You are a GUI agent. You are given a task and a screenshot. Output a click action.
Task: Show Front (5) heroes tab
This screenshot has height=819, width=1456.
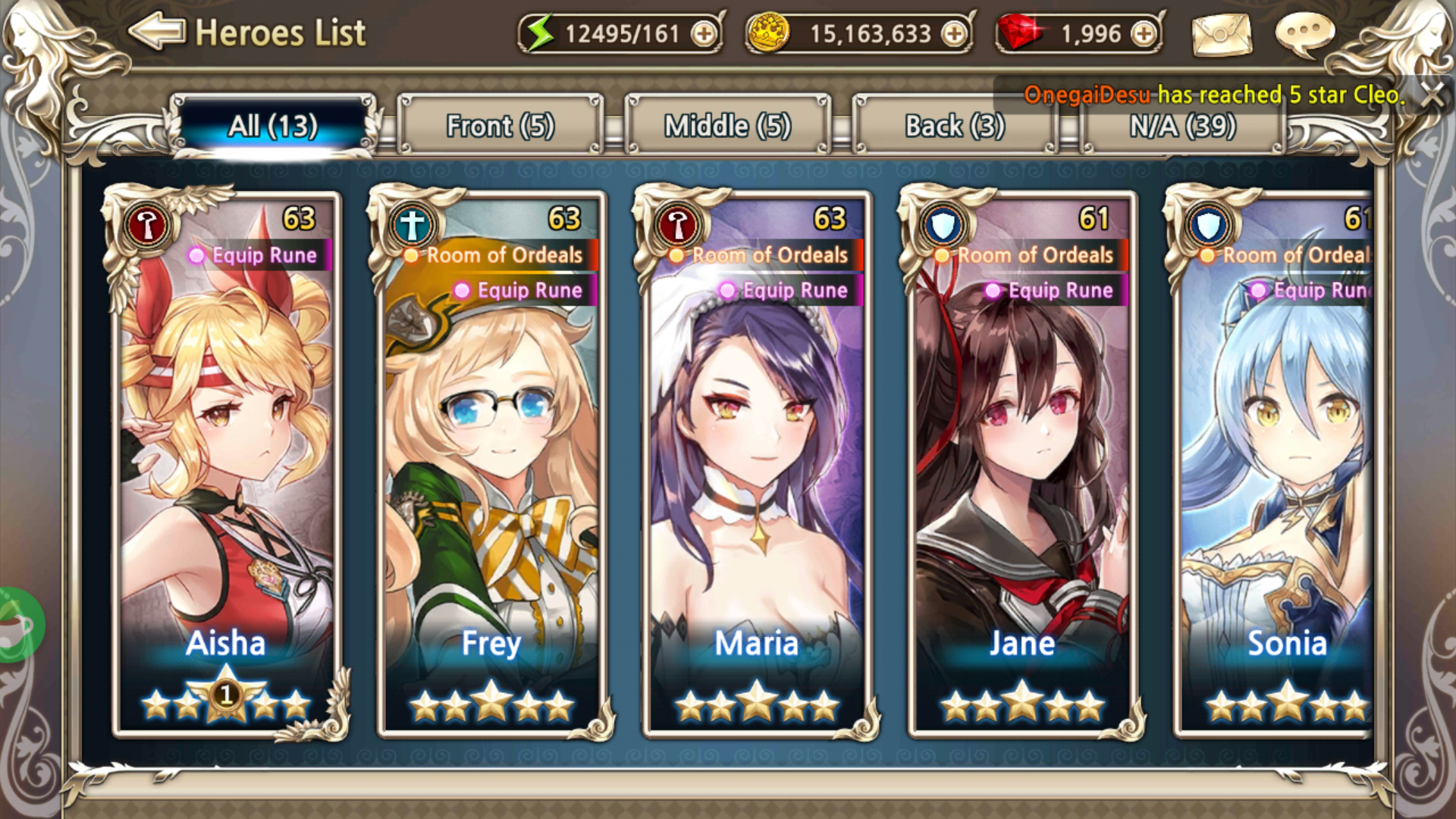pyautogui.click(x=500, y=126)
